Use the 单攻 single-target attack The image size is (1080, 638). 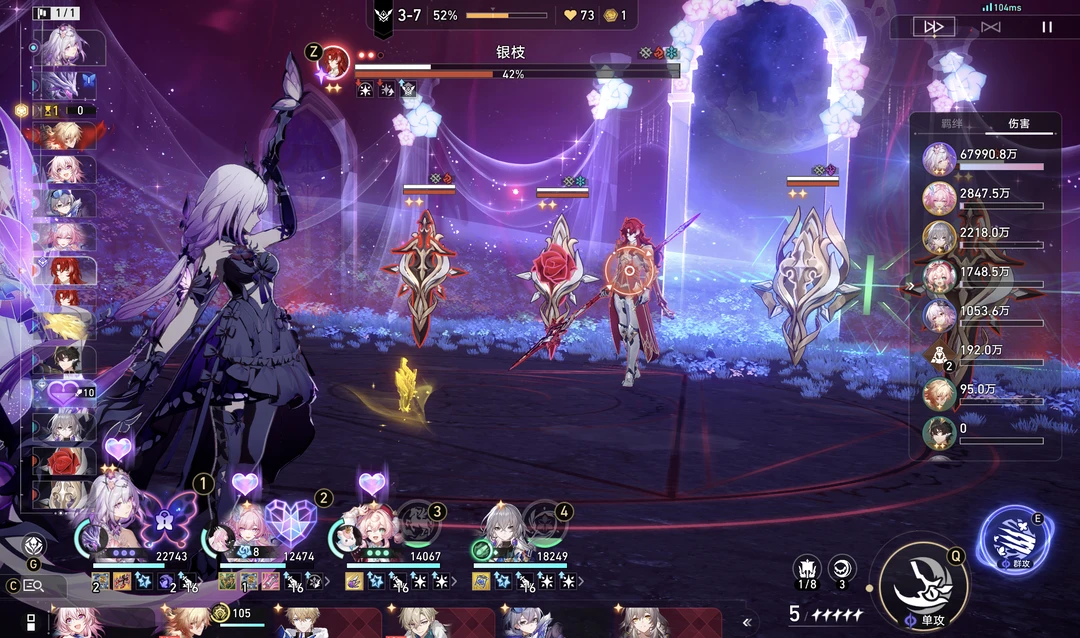pos(924,582)
